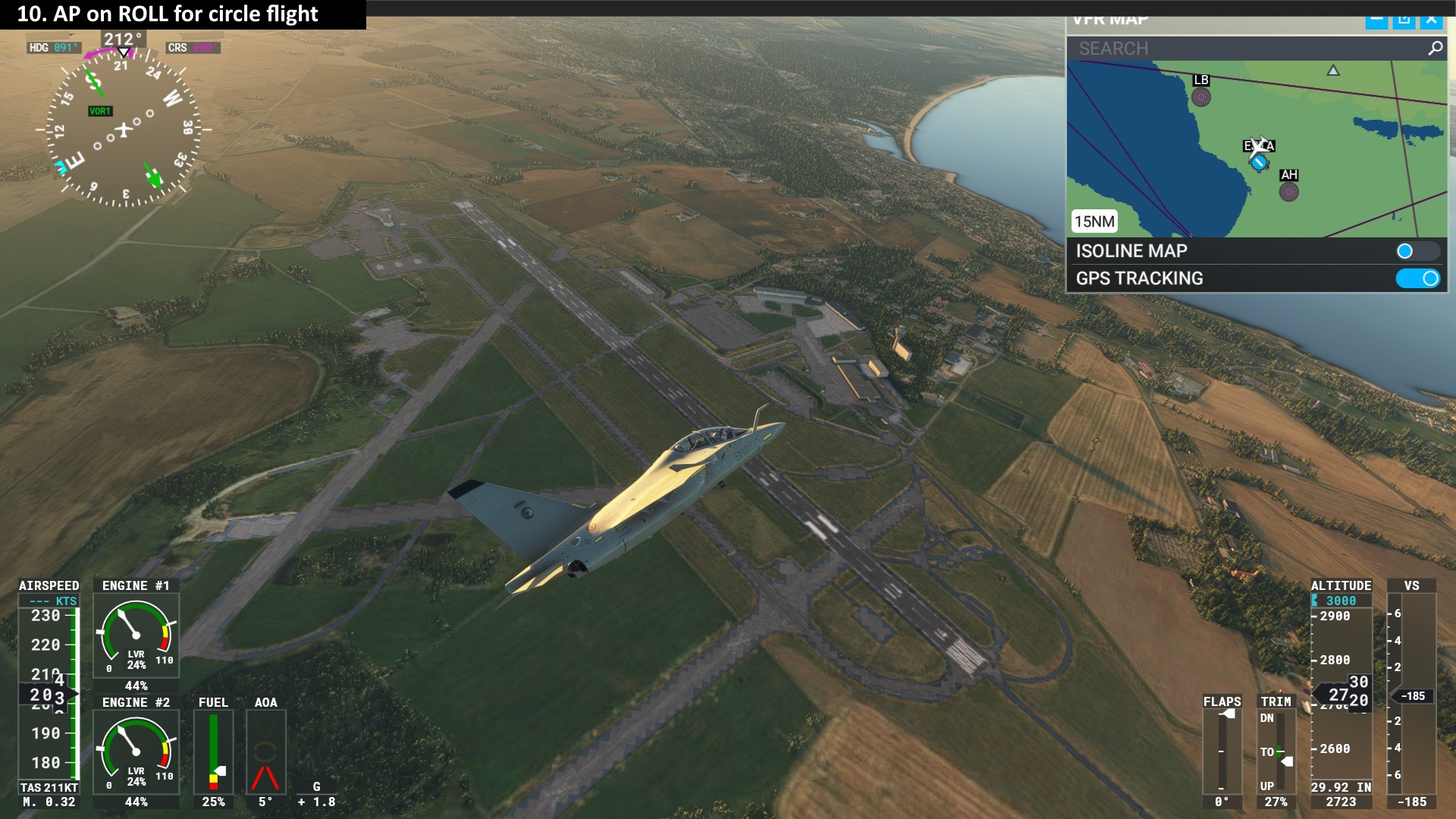This screenshot has height=819, width=1456.
Task: Minimize the VFR Map panel
Action: 1376,20
